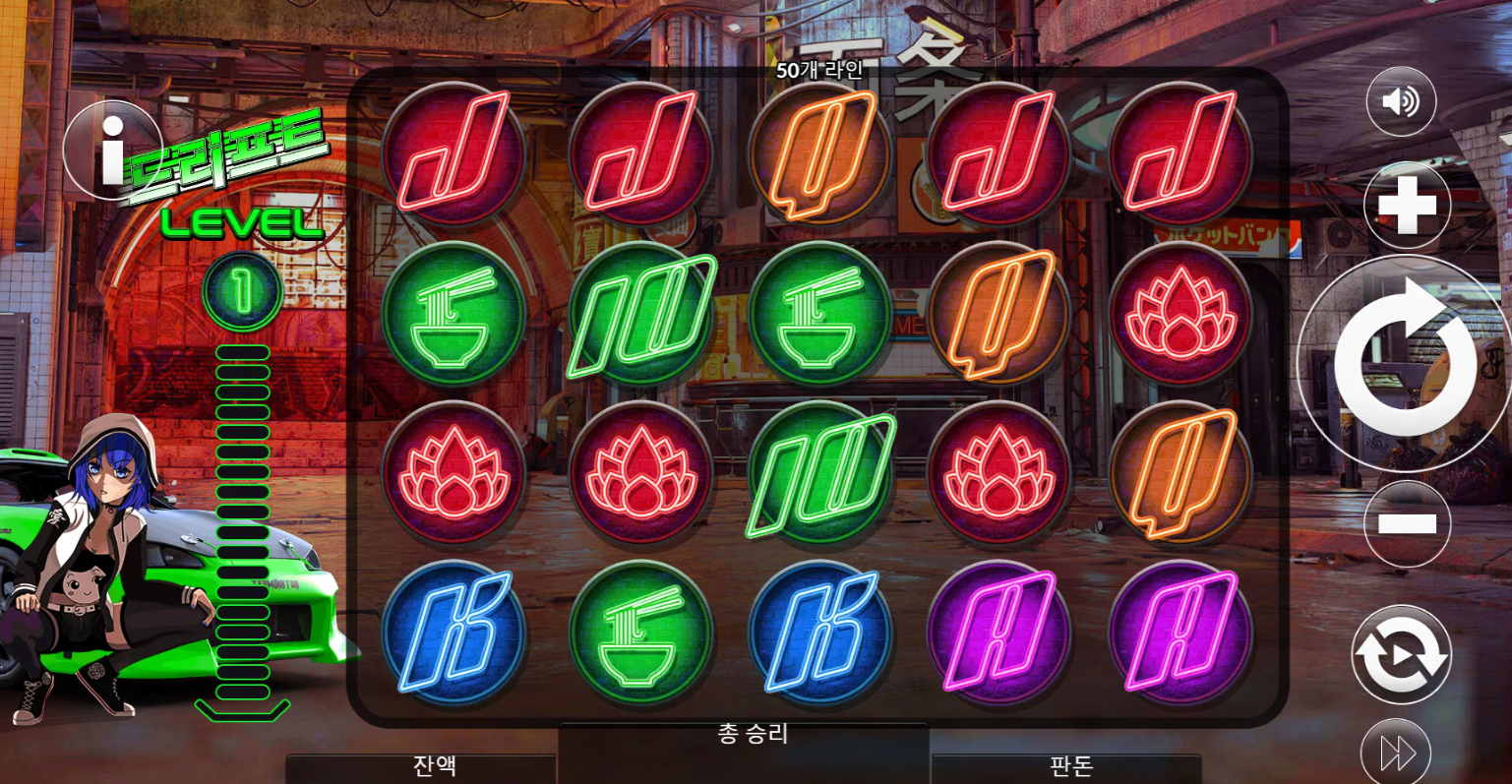Viewport: 1512px width, 784px height.
Task: Toggle the sound speaker button
Action: coord(1401,101)
